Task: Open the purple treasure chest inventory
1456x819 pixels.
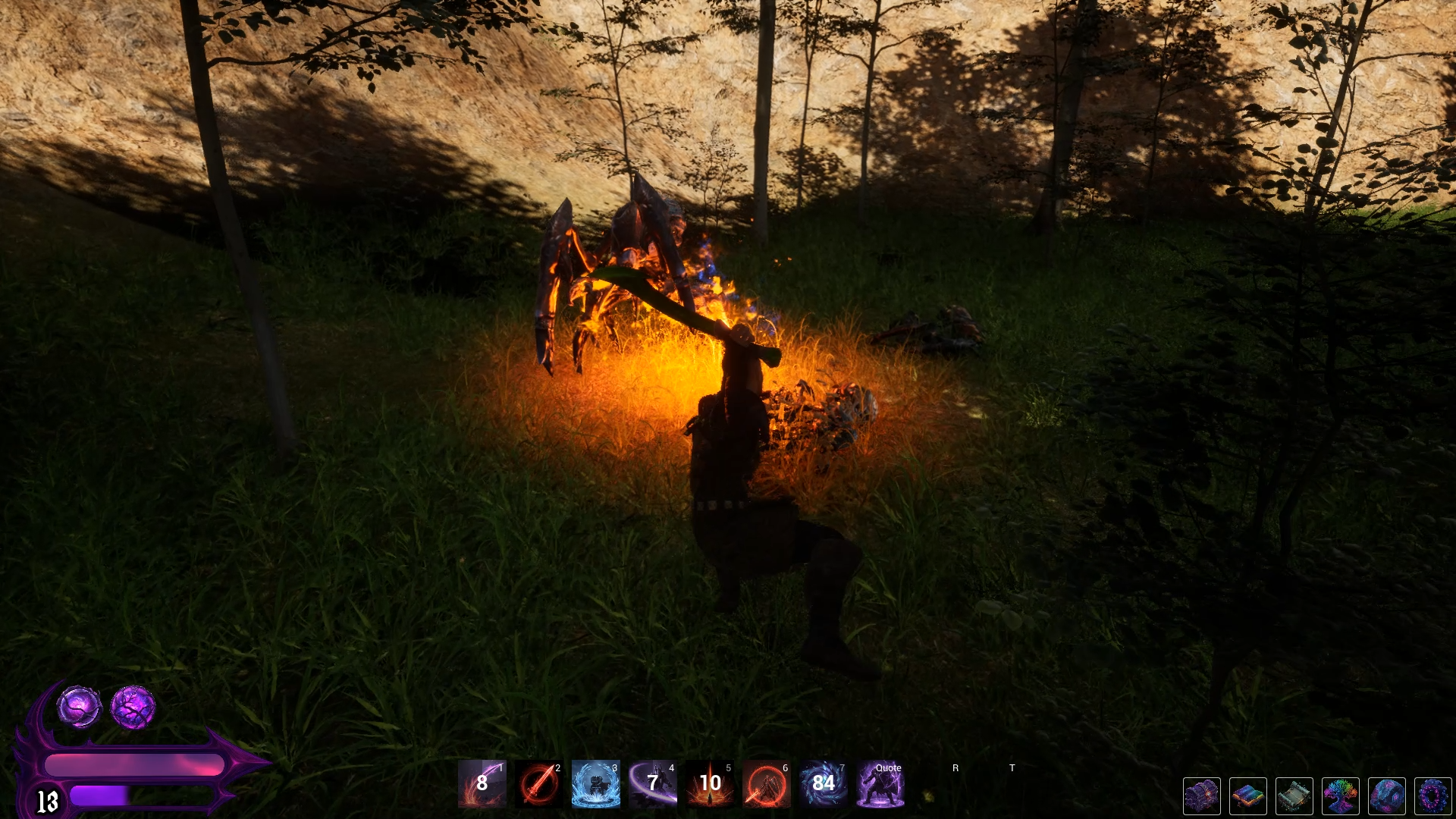Action: (1202, 796)
